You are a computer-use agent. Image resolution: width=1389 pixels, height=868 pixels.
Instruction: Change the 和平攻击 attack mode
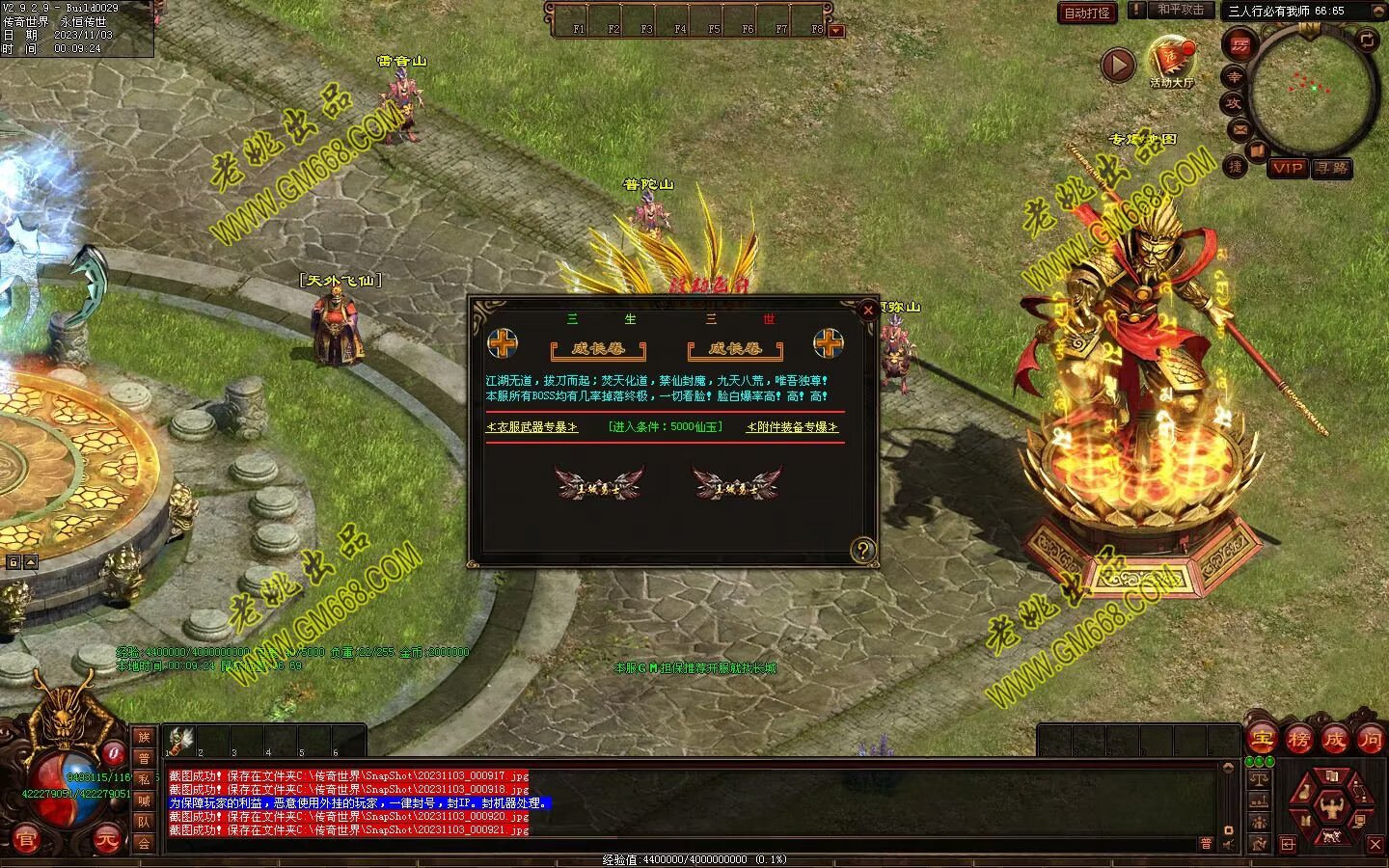pyautogui.click(x=1181, y=10)
